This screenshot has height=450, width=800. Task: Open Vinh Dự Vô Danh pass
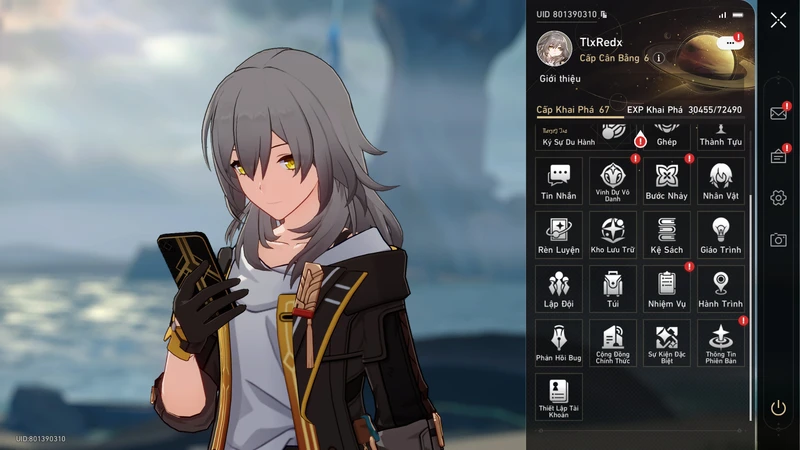[613, 180]
